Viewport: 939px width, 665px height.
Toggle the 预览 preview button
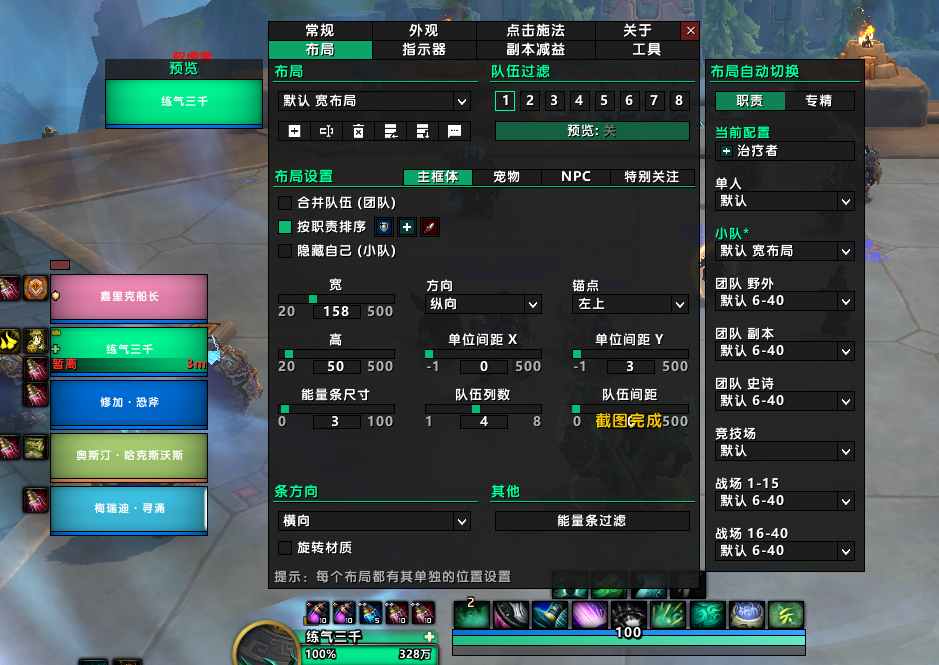(x=592, y=131)
